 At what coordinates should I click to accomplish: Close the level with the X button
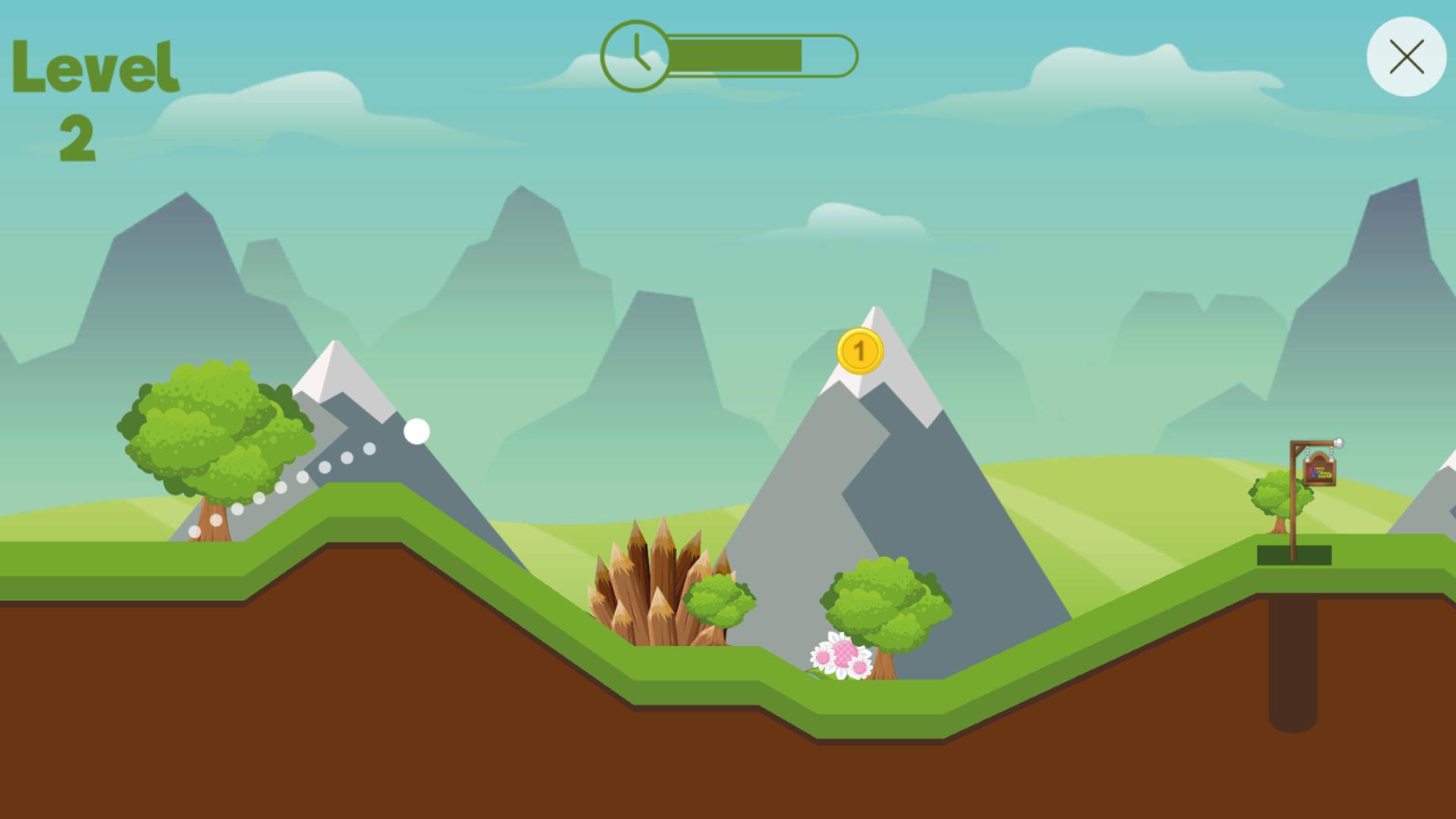1406,57
